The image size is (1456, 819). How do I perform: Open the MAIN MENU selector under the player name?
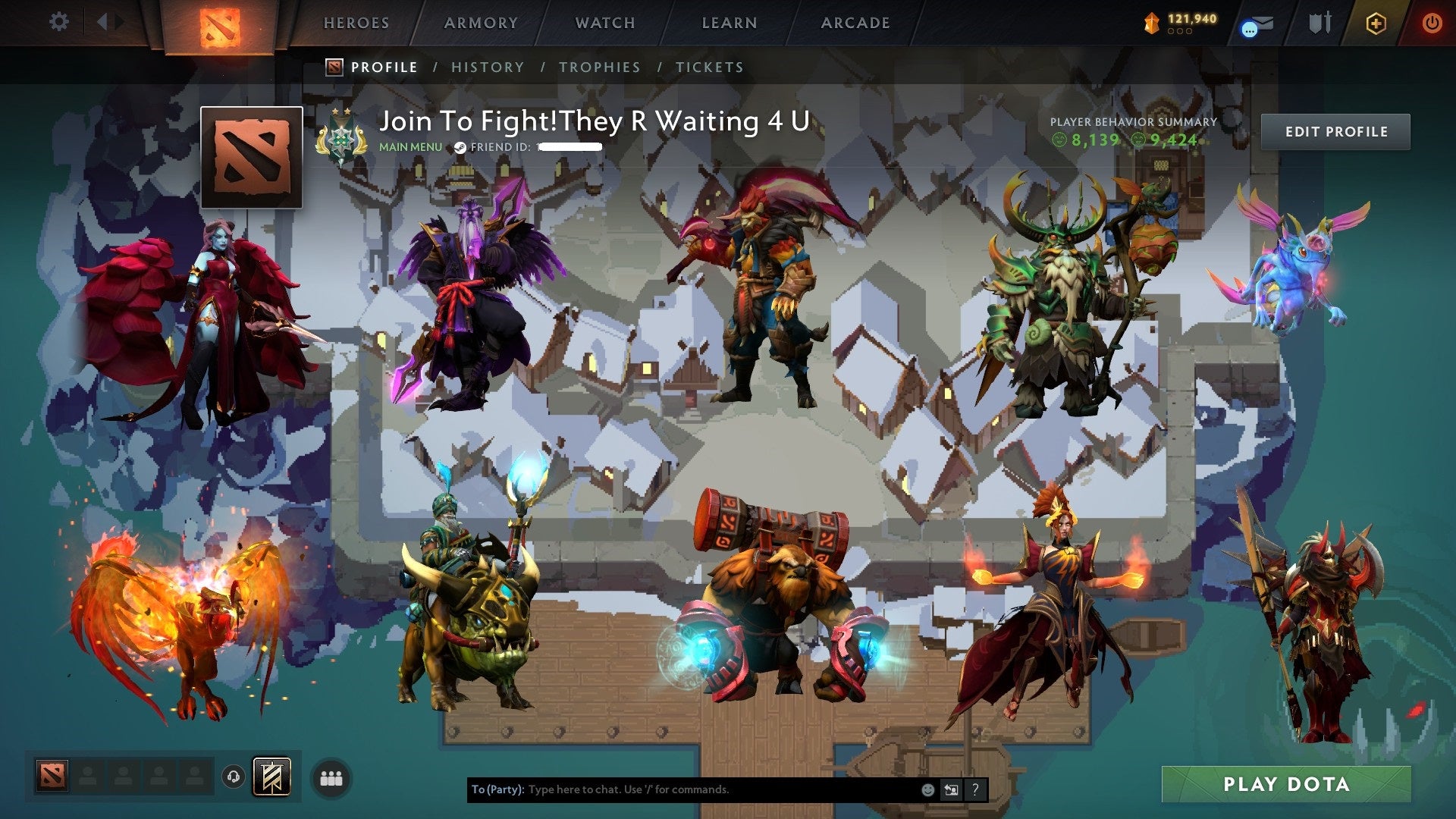pos(409,147)
